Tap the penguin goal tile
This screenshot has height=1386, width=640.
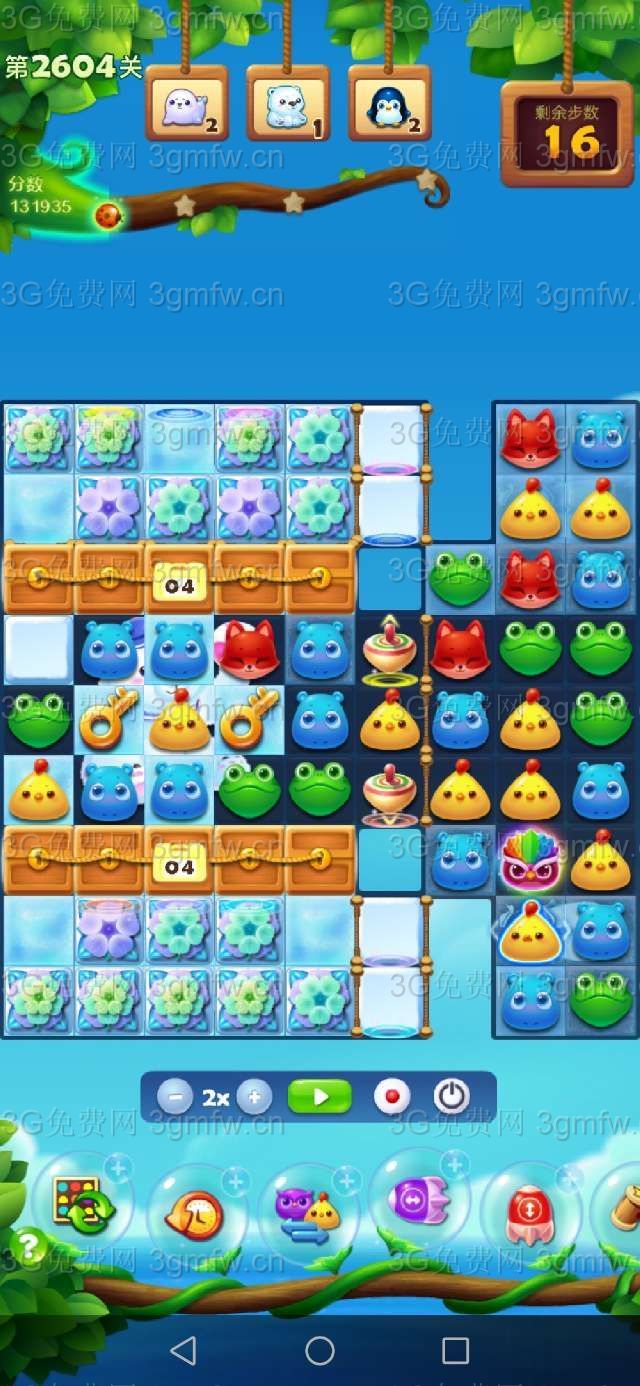click(x=389, y=104)
